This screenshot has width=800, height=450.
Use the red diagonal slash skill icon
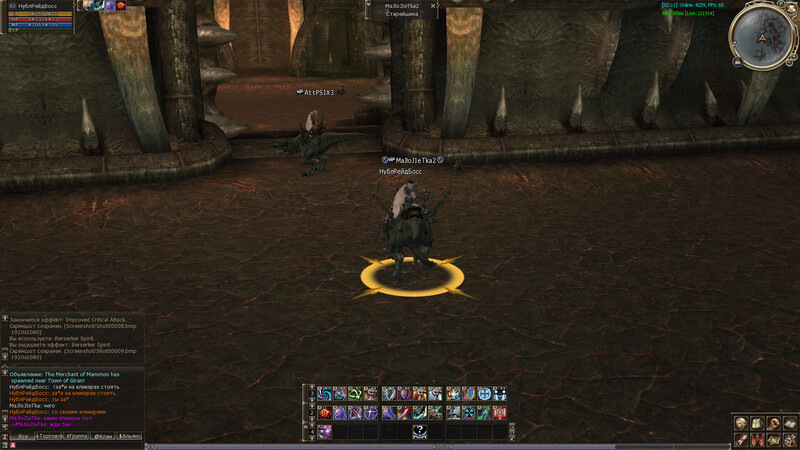pyautogui.click(x=404, y=412)
